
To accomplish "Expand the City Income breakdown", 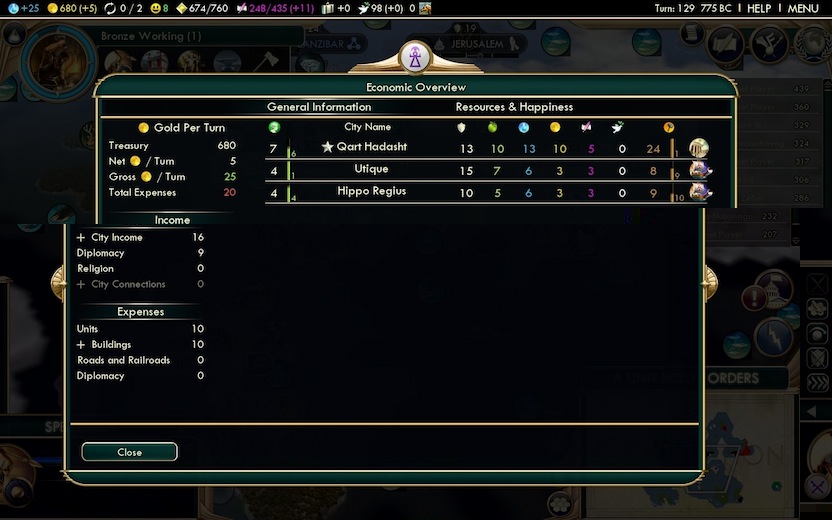I will (81, 238).
